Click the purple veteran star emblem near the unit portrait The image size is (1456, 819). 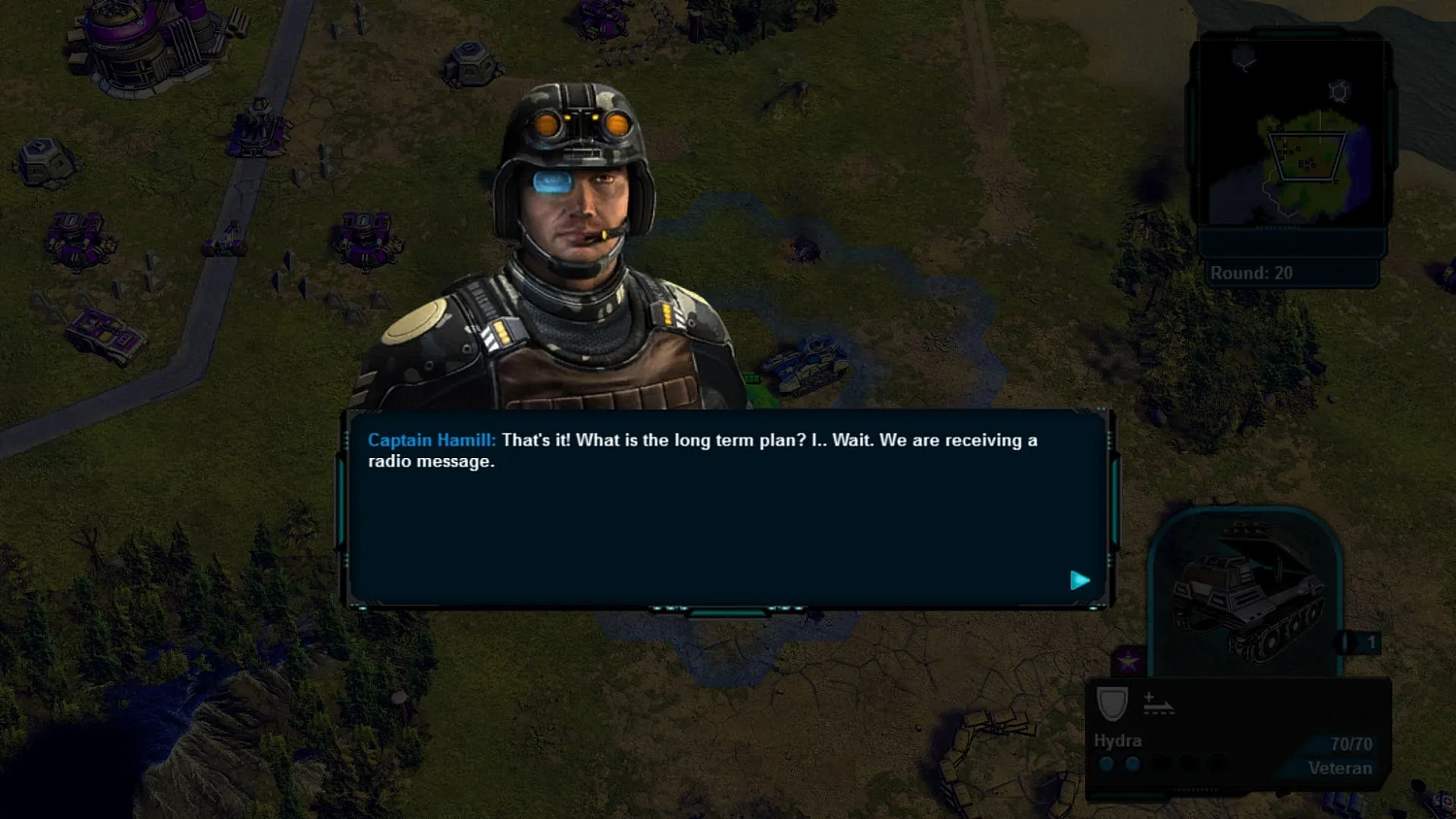[1127, 658]
